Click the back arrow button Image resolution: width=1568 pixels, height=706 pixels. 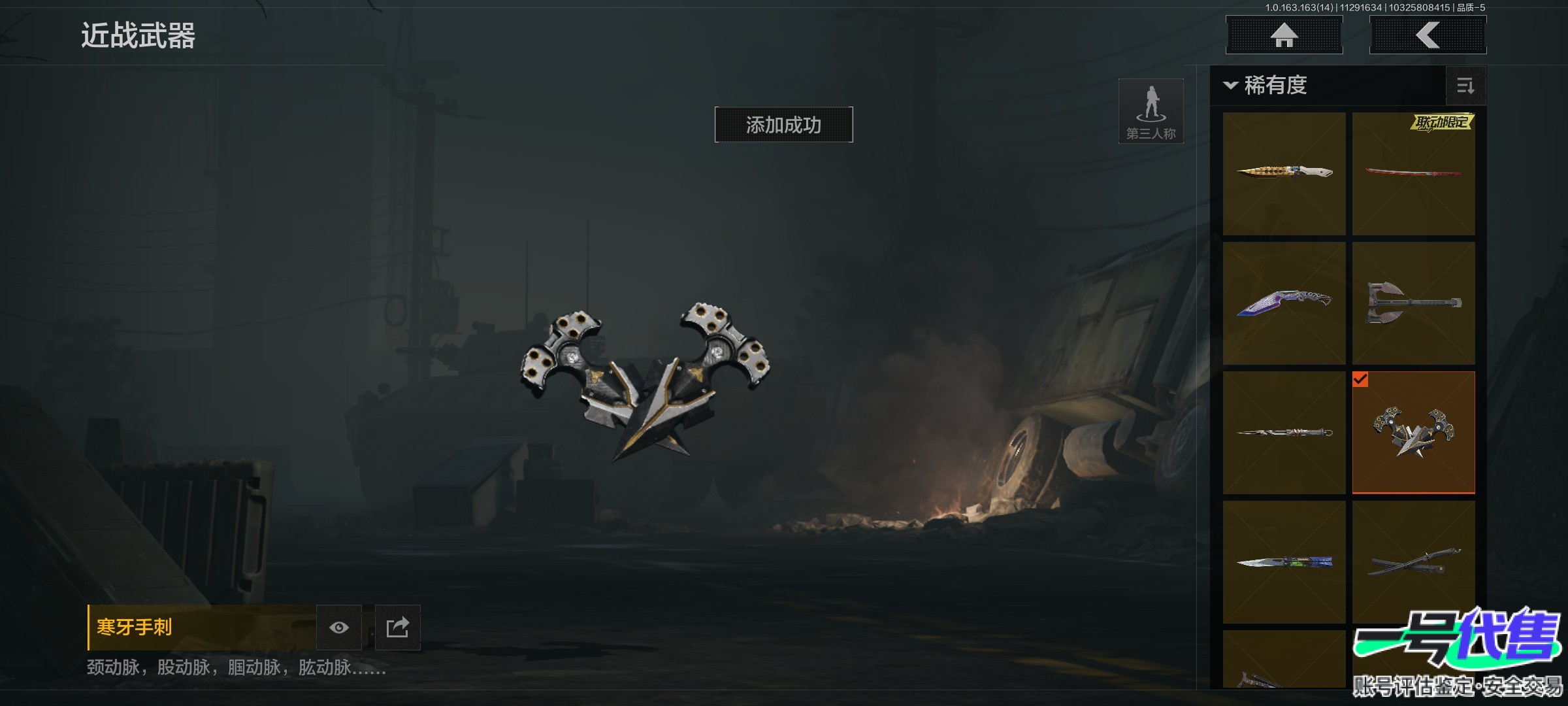click(1428, 35)
